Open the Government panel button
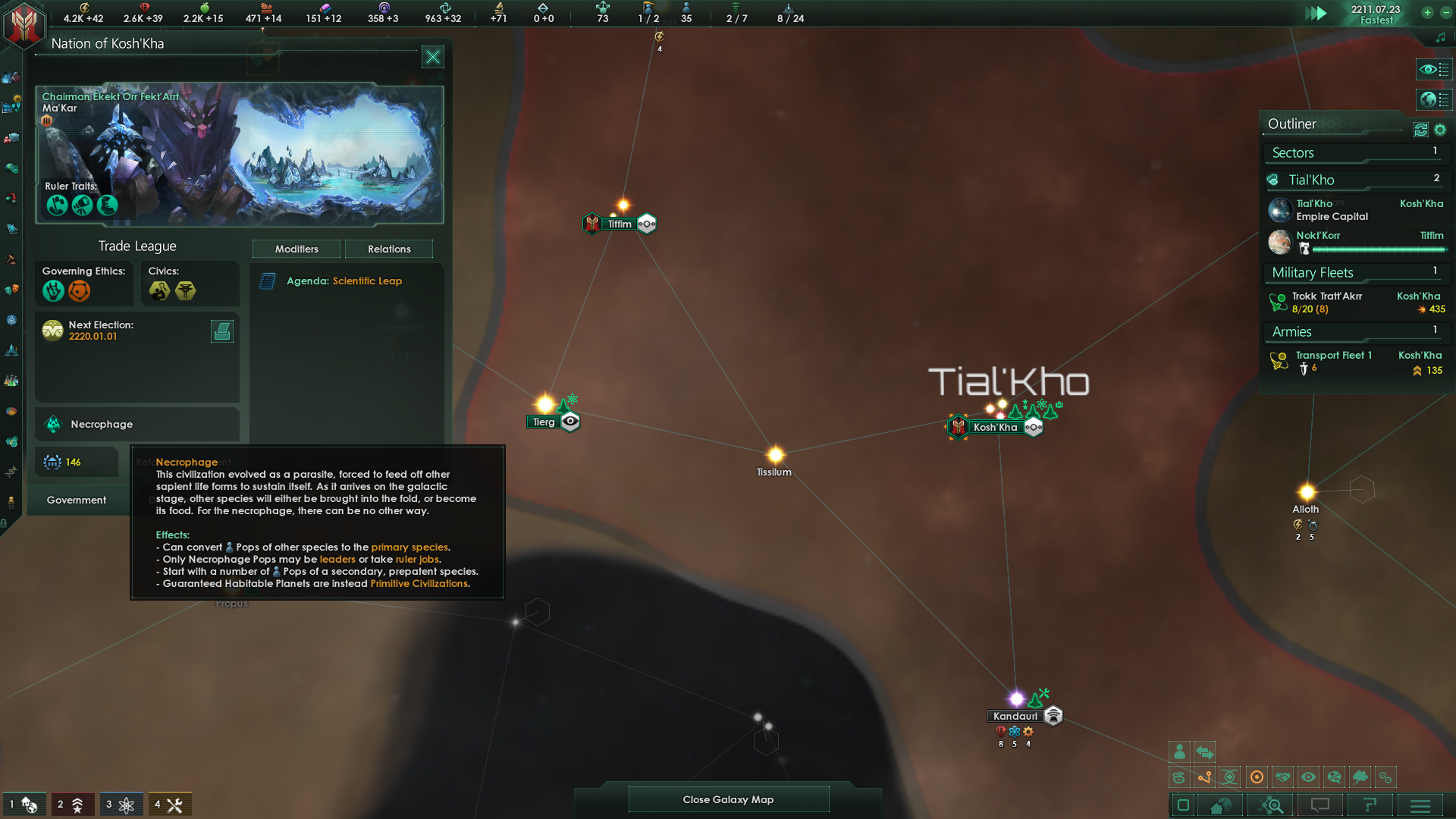 76,500
